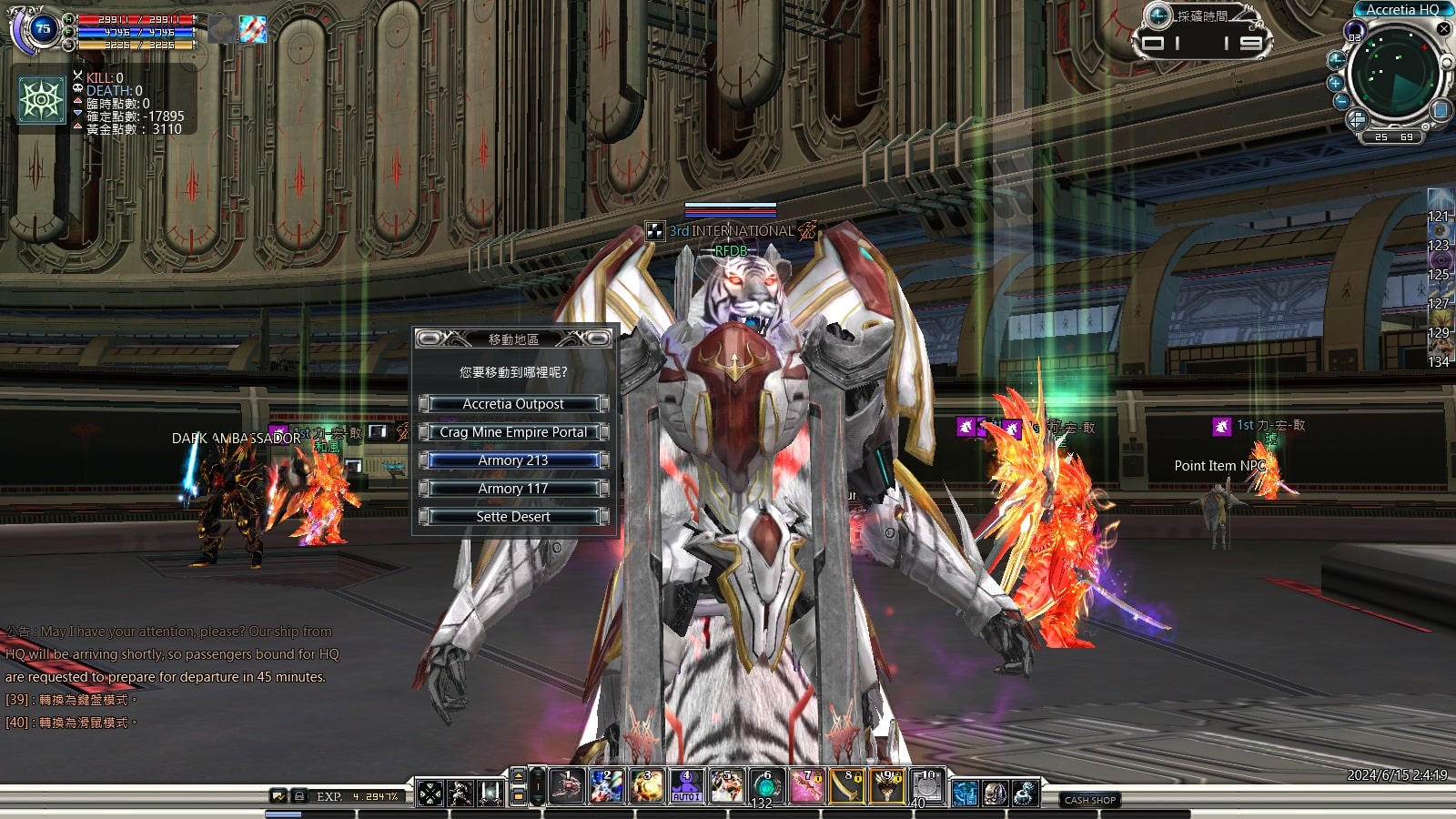1456x819 pixels.
Task: Click the four-arrow movement icon left of hotbar
Action: (430, 794)
